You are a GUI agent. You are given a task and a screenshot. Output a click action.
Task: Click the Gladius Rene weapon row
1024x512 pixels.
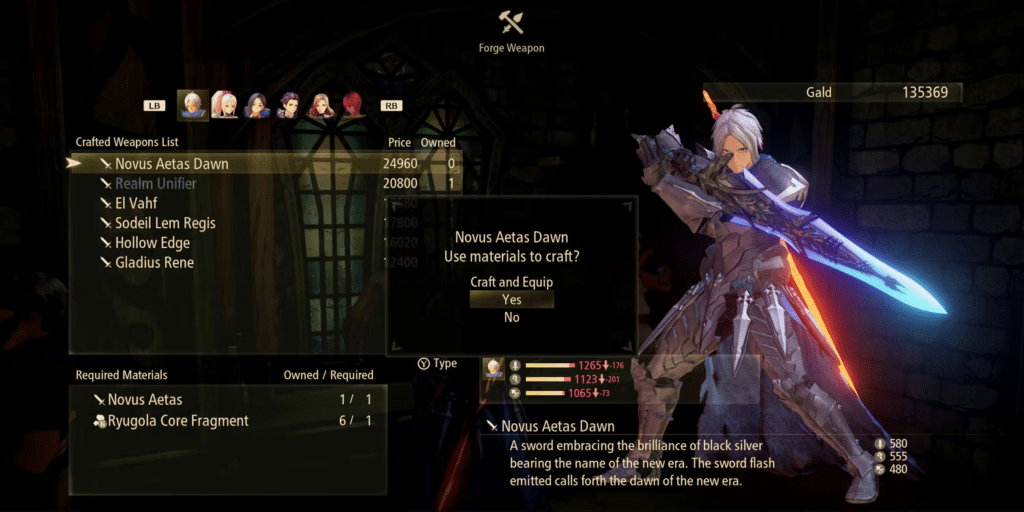(154, 263)
